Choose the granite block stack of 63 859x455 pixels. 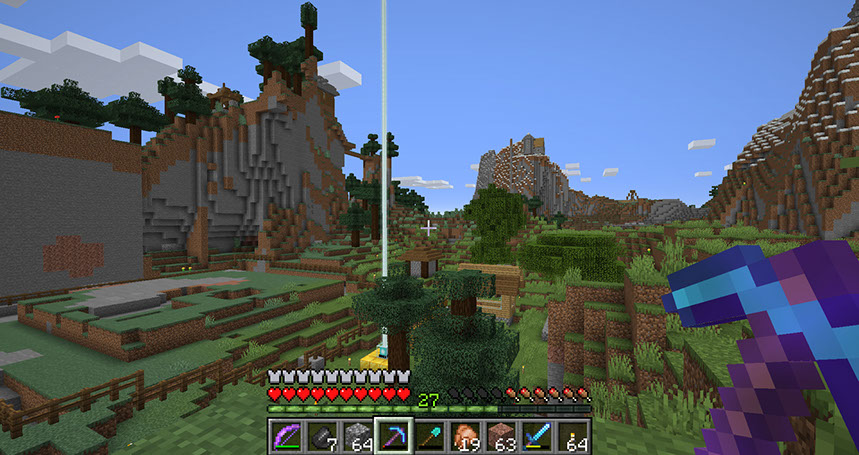[501, 436]
